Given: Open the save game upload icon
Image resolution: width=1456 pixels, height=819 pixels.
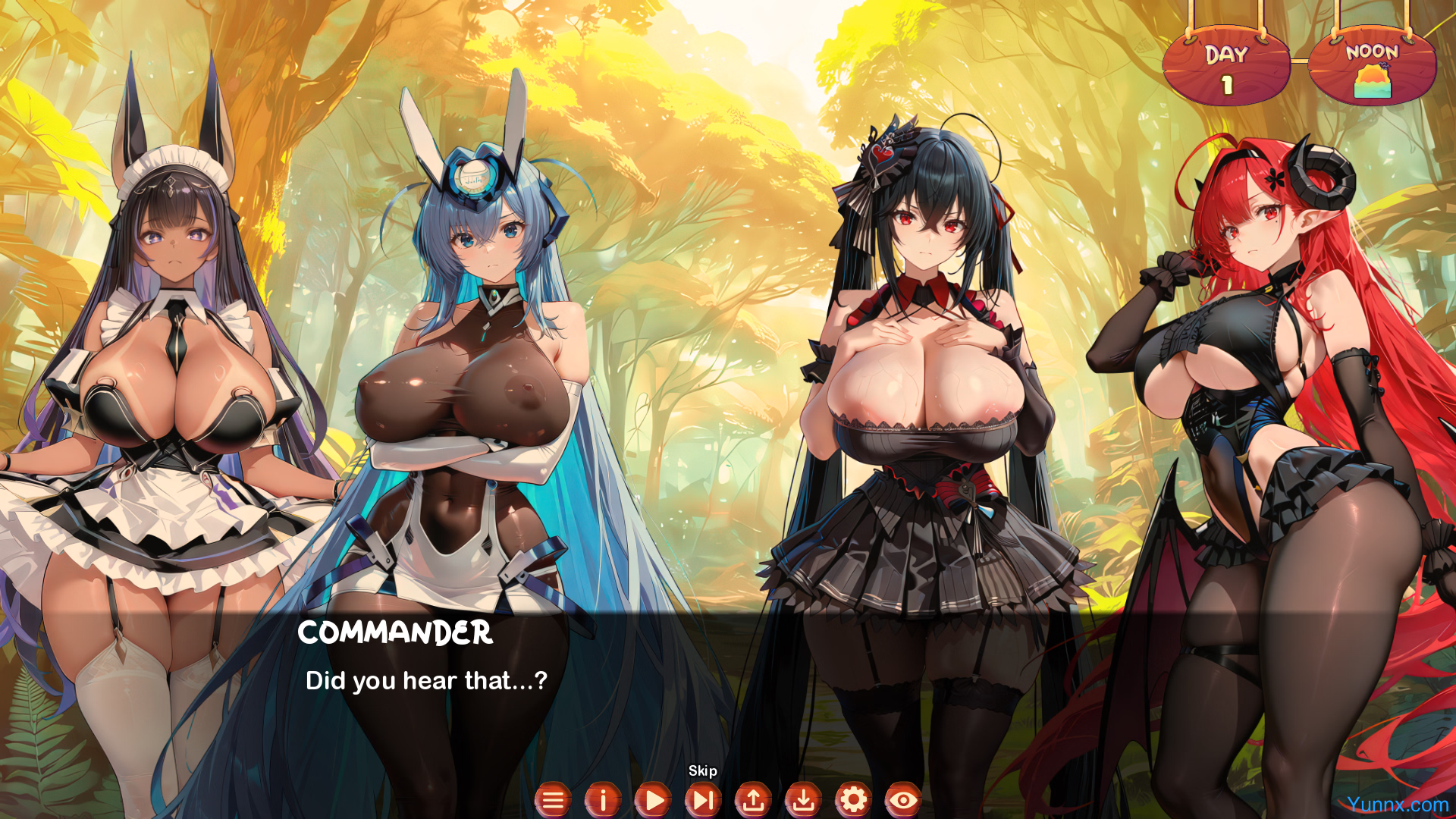Looking at the screenshot, I should (x=753, y=800).
